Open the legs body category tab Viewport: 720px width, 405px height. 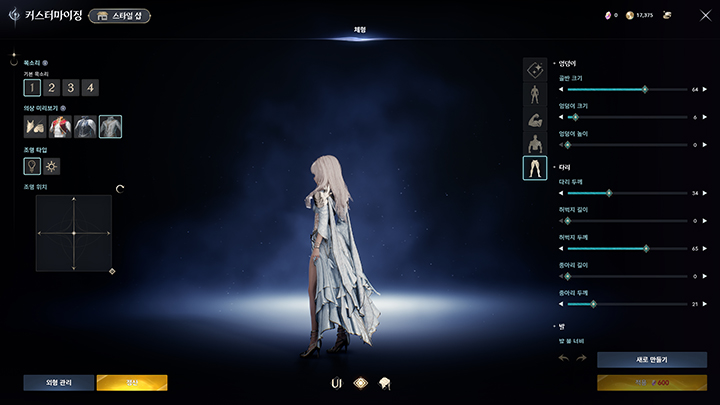(x=535, y=168)
